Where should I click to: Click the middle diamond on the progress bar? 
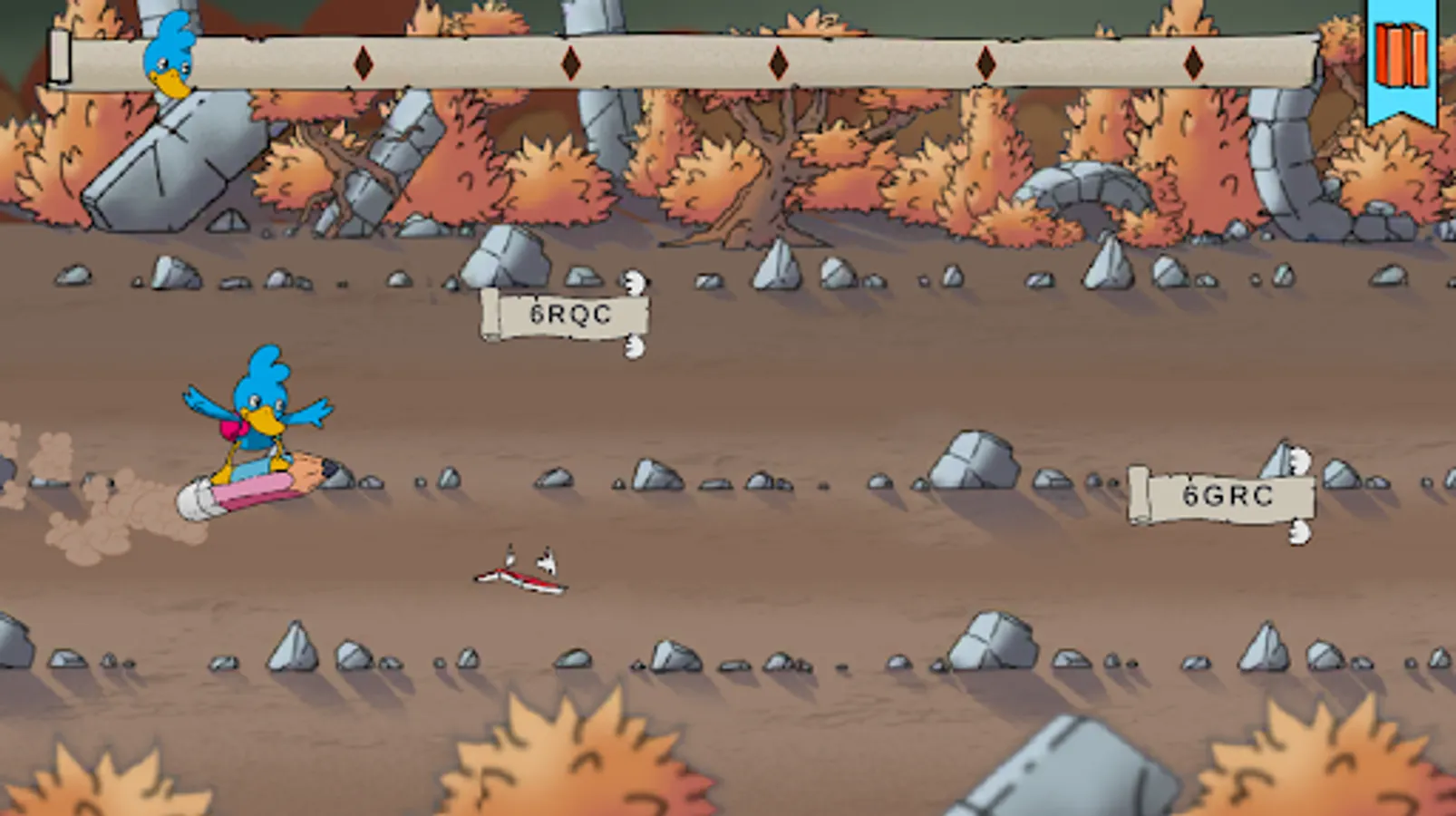(776, 64)
